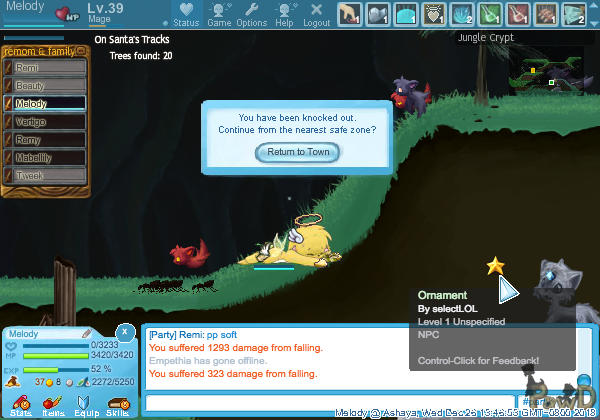Open the Skills panel
The height and width of the screenshot is (420, 600).
pos(117,405)
